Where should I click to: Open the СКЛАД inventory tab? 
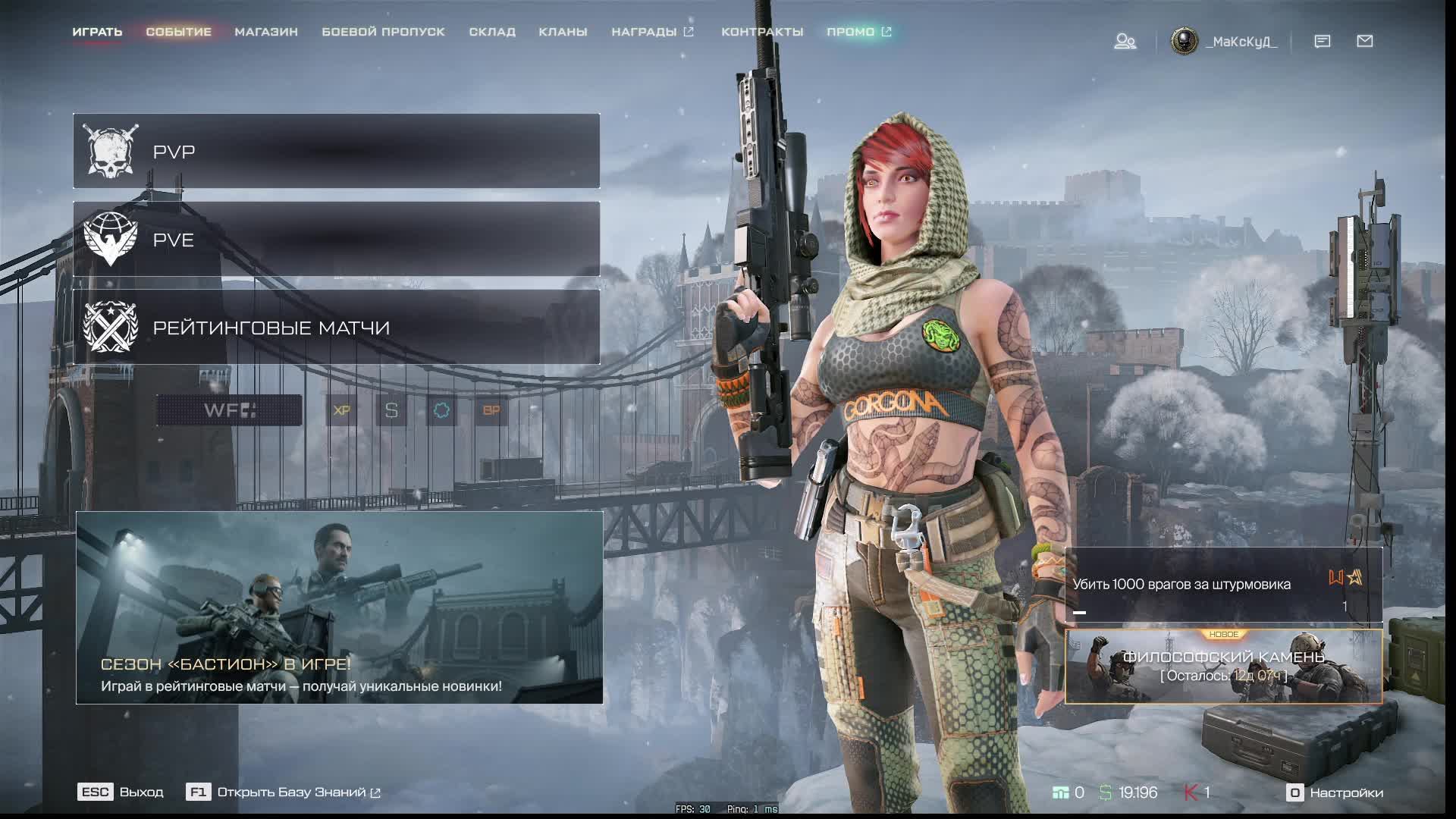pos(492,32)
